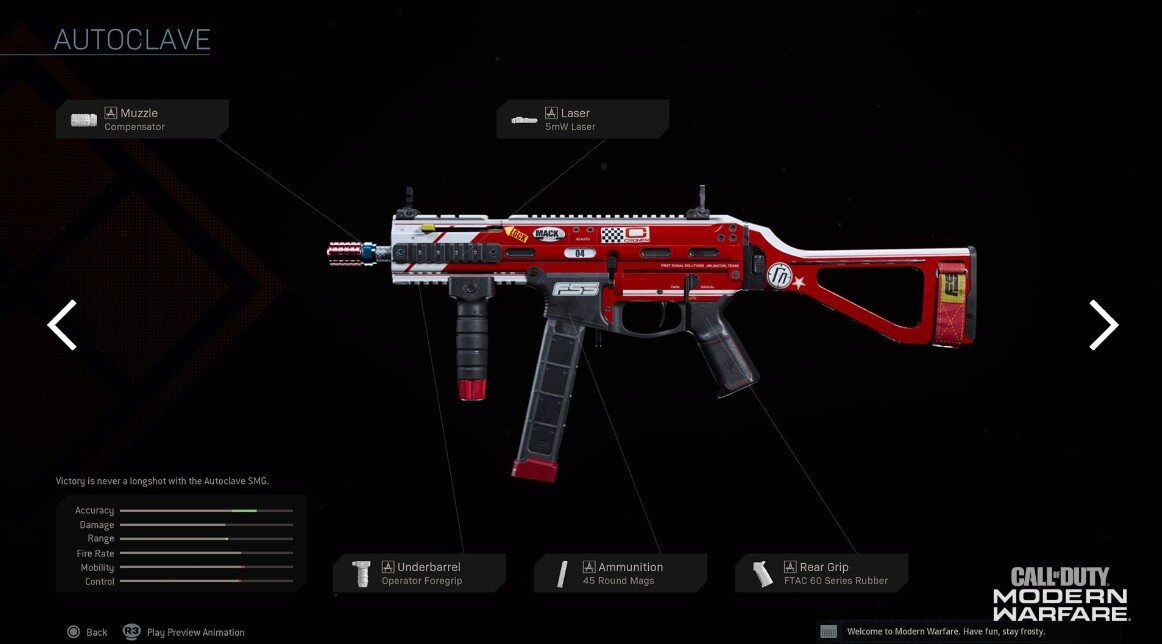The width and height of the screenshot is (1162, 644).
Task: Select the 45 Round Mags ammunition slot
Action: tap(620, 573)
